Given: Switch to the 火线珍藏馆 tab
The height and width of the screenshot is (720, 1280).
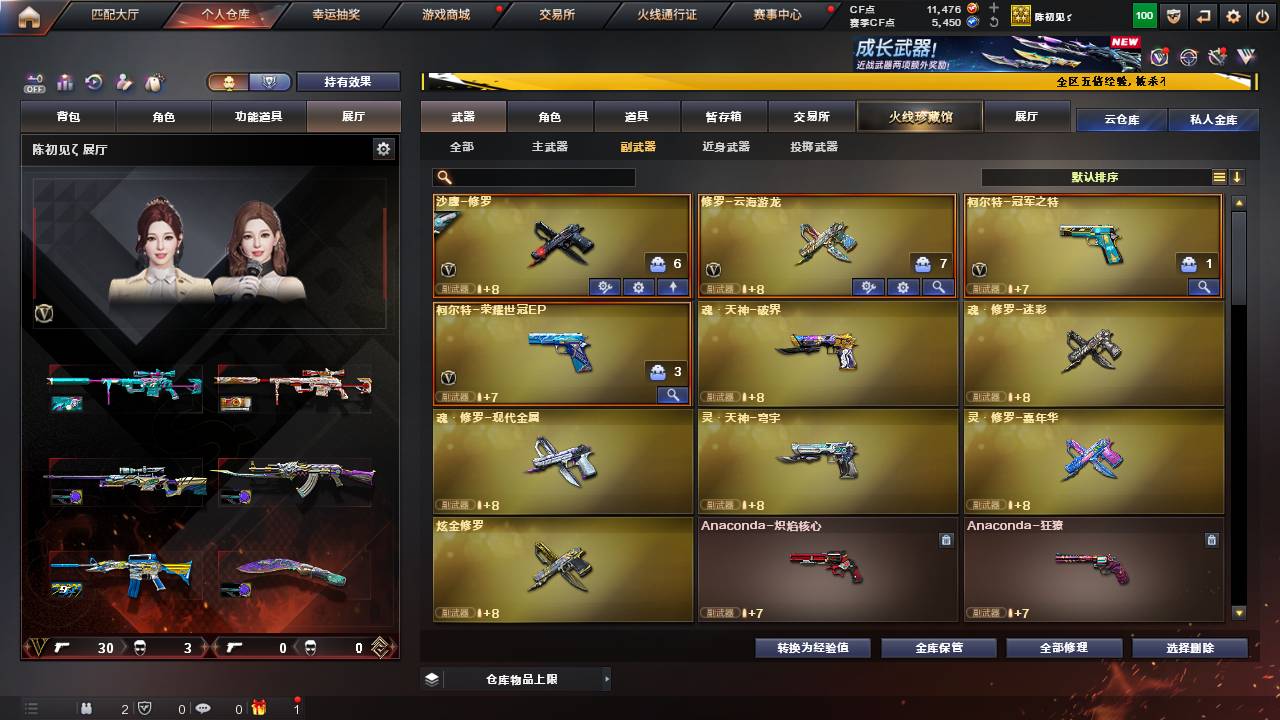Looking at the screenshot, I should 918,117.
